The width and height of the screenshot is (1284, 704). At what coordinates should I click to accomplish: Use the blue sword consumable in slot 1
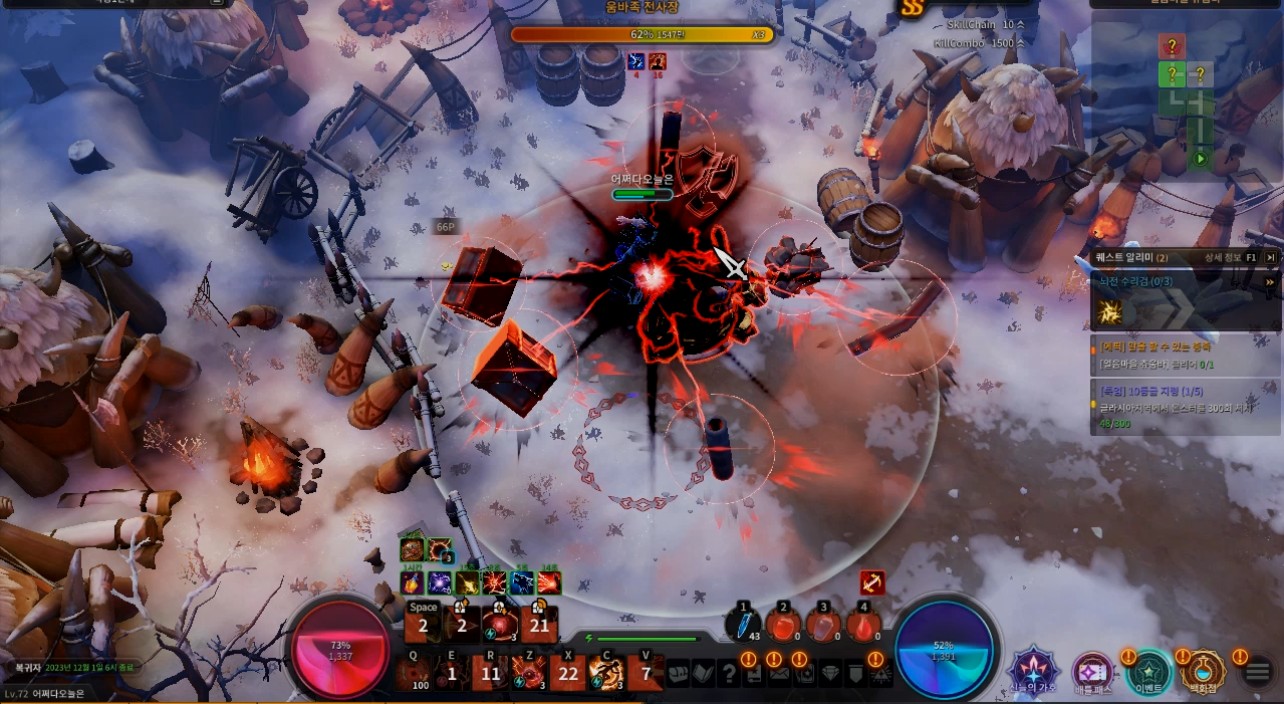(x=743, y=625)
